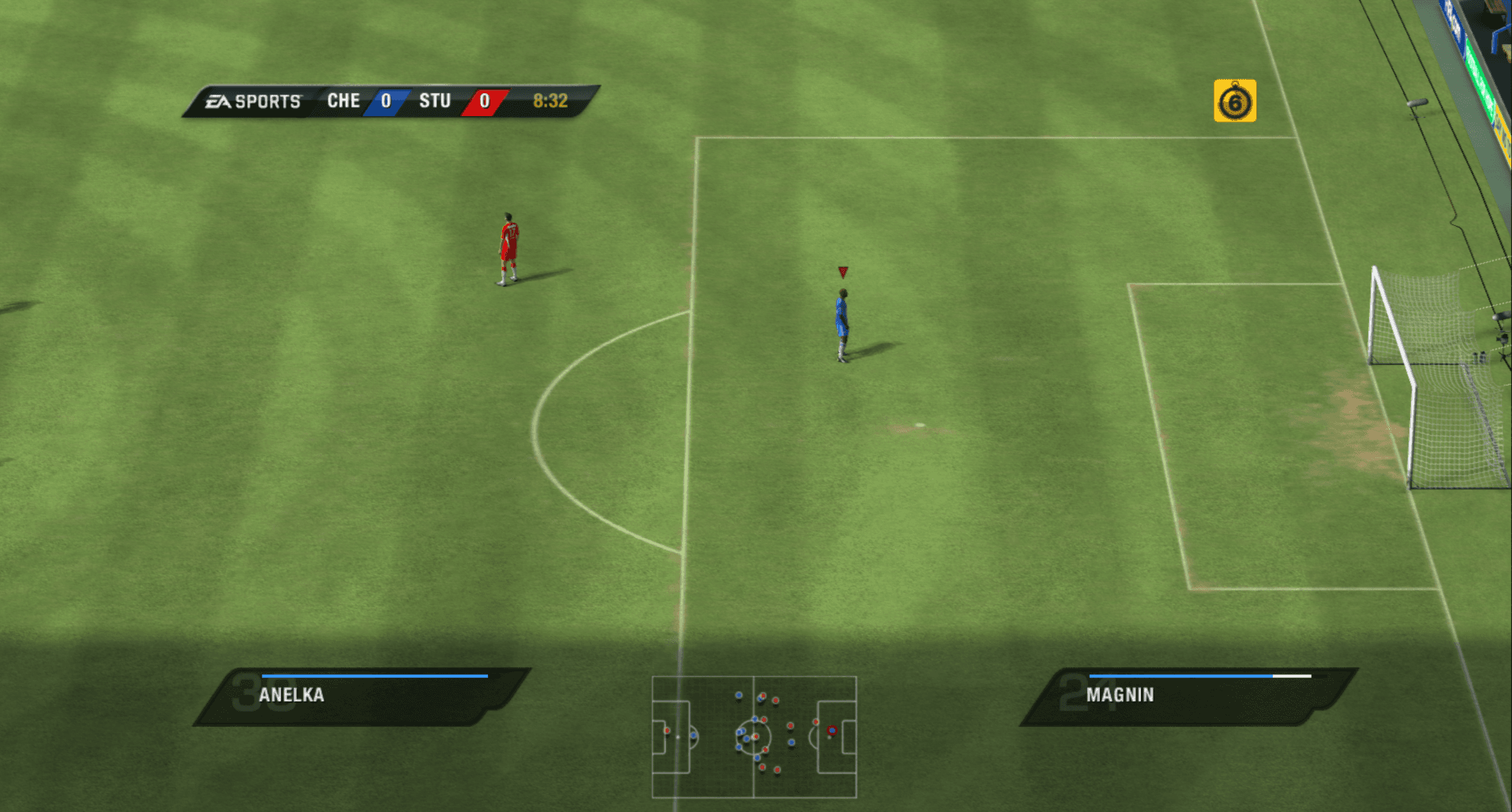Select the ANELKA name label
Screen dimensions: 1512x812
click(292, 695)
